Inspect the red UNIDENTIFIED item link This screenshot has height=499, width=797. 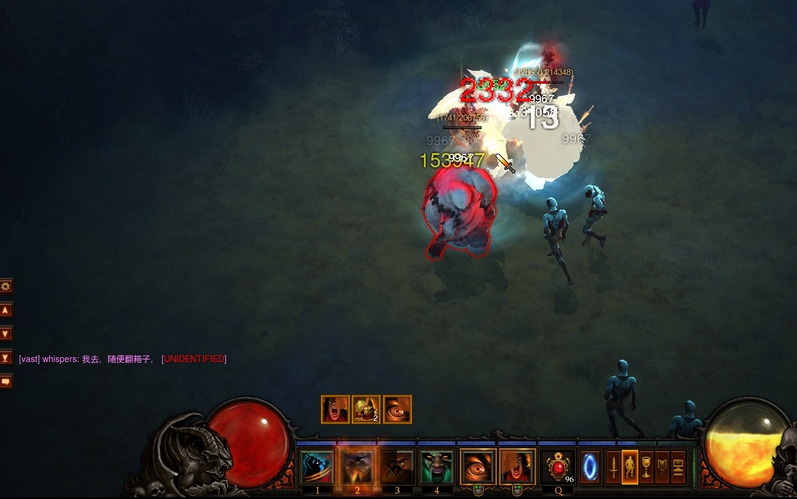tap(194, 359)
